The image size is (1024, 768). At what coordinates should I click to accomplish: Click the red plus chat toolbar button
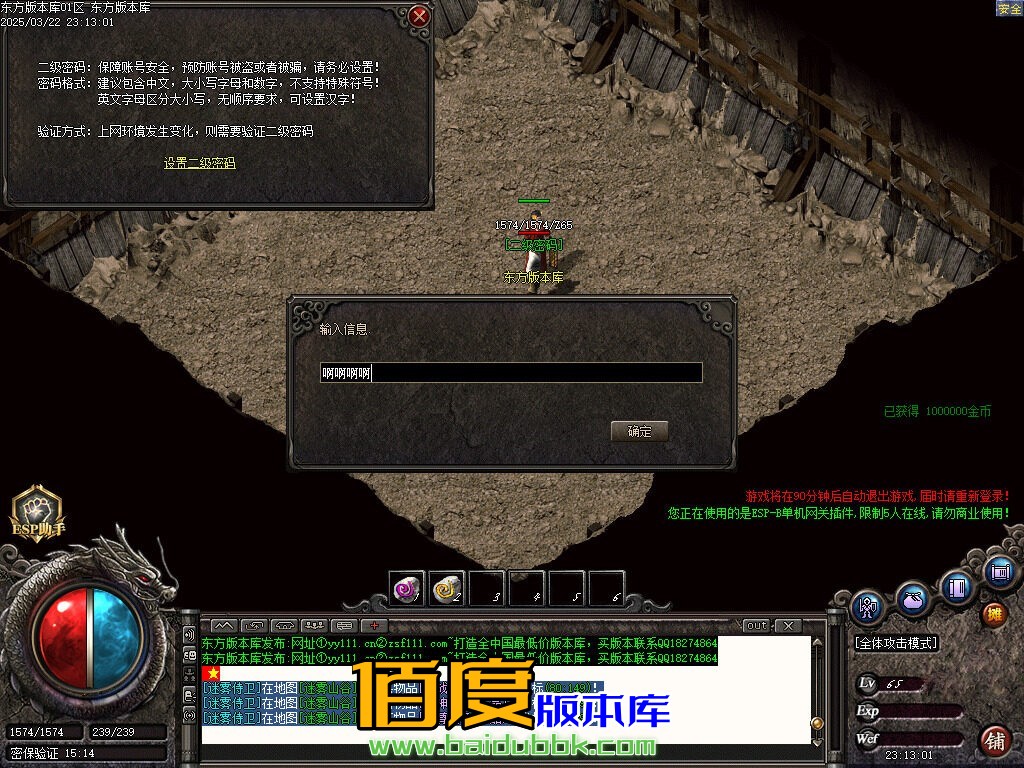coord(375,626)
